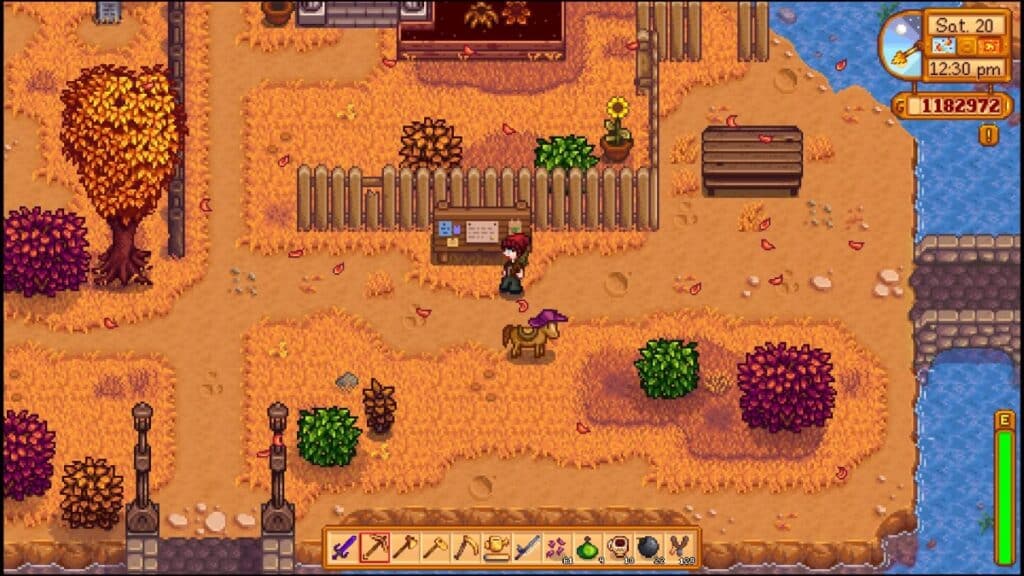Viewport: 1024px width, 576px height.
Task: Open the quest journal exclamation icon
Action: (988, 134)
